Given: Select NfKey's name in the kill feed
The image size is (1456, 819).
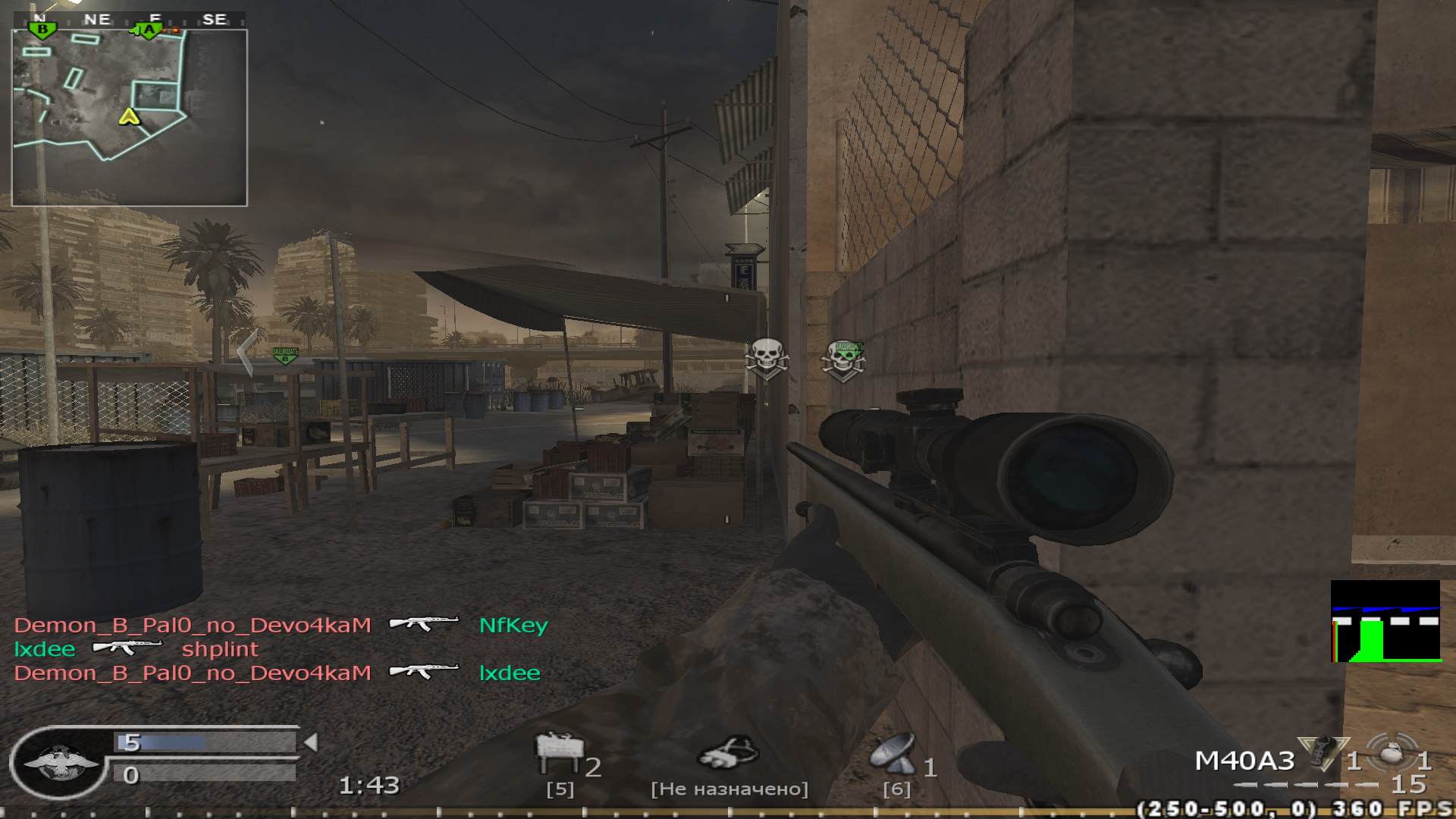Looking at the screenshot, I should [x=513, y=626].
